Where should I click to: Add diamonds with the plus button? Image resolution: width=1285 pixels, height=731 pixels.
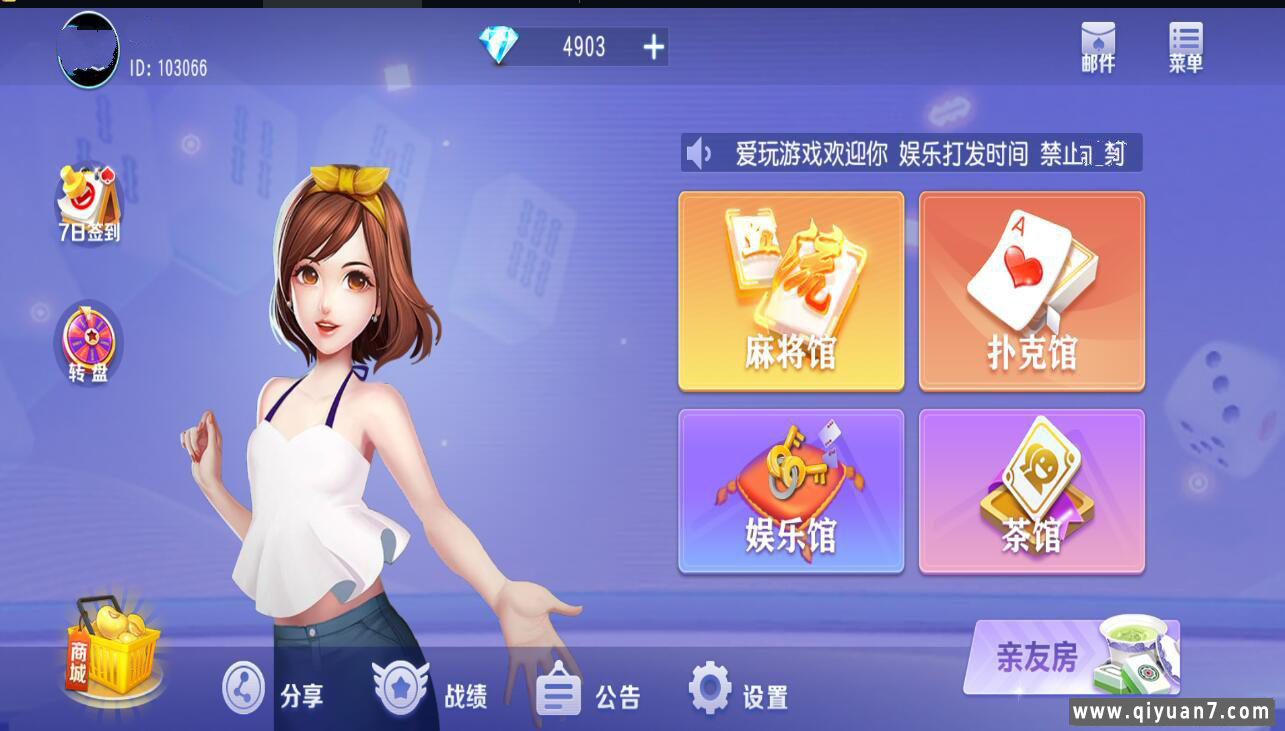click(x=653, y=47)
